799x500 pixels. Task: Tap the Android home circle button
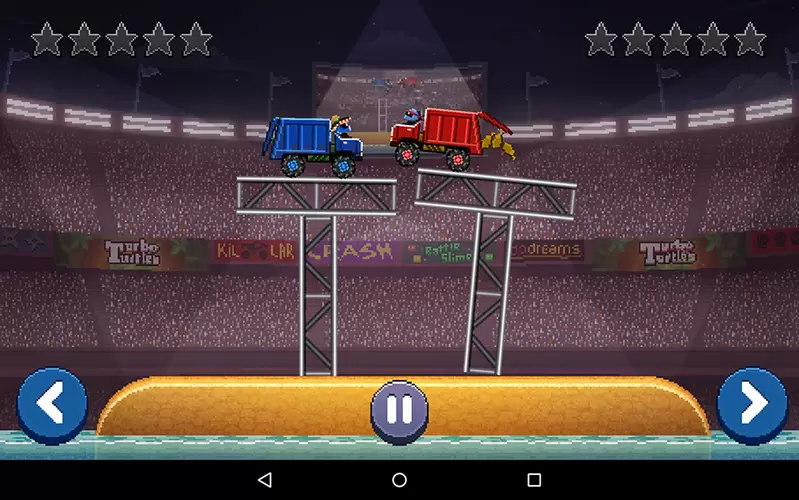point(399,480)
